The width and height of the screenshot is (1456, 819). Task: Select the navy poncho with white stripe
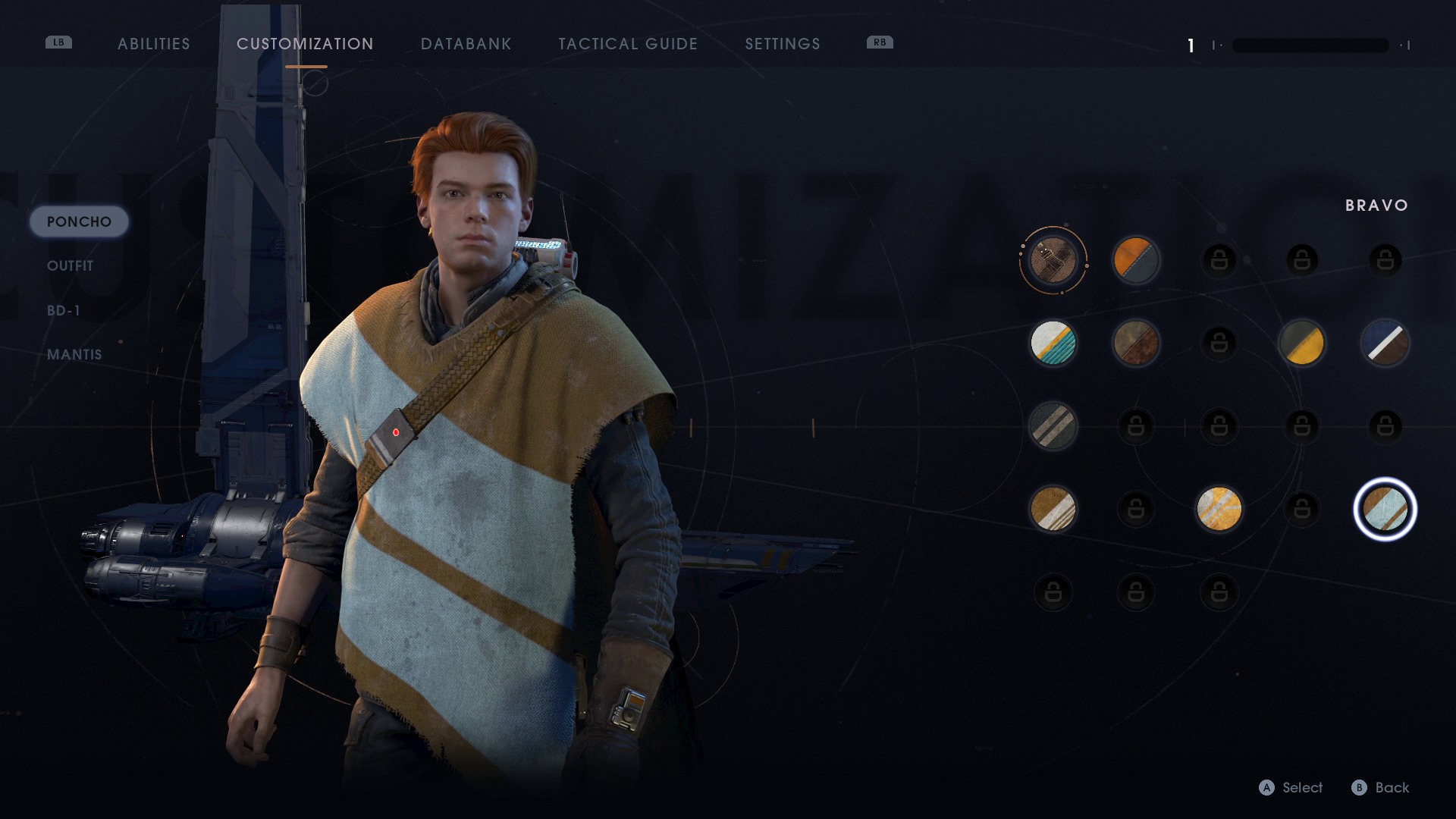[1385, 343]
